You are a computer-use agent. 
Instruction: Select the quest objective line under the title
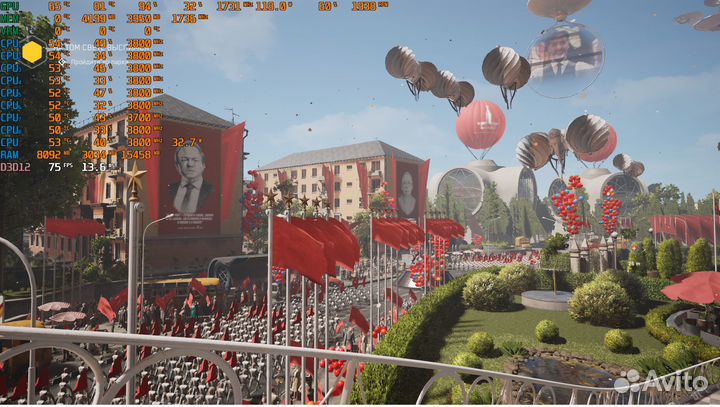coord(95,61)
